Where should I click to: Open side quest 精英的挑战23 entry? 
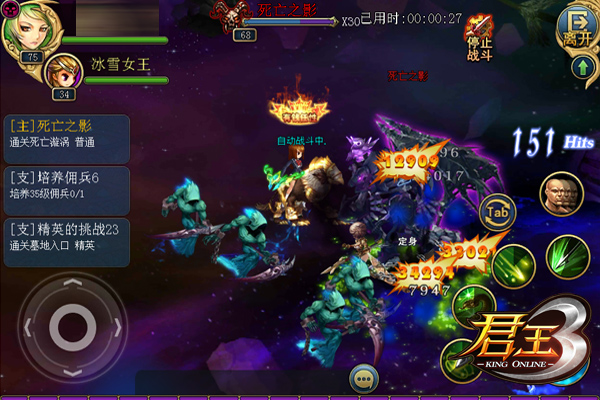click(66, 238)
